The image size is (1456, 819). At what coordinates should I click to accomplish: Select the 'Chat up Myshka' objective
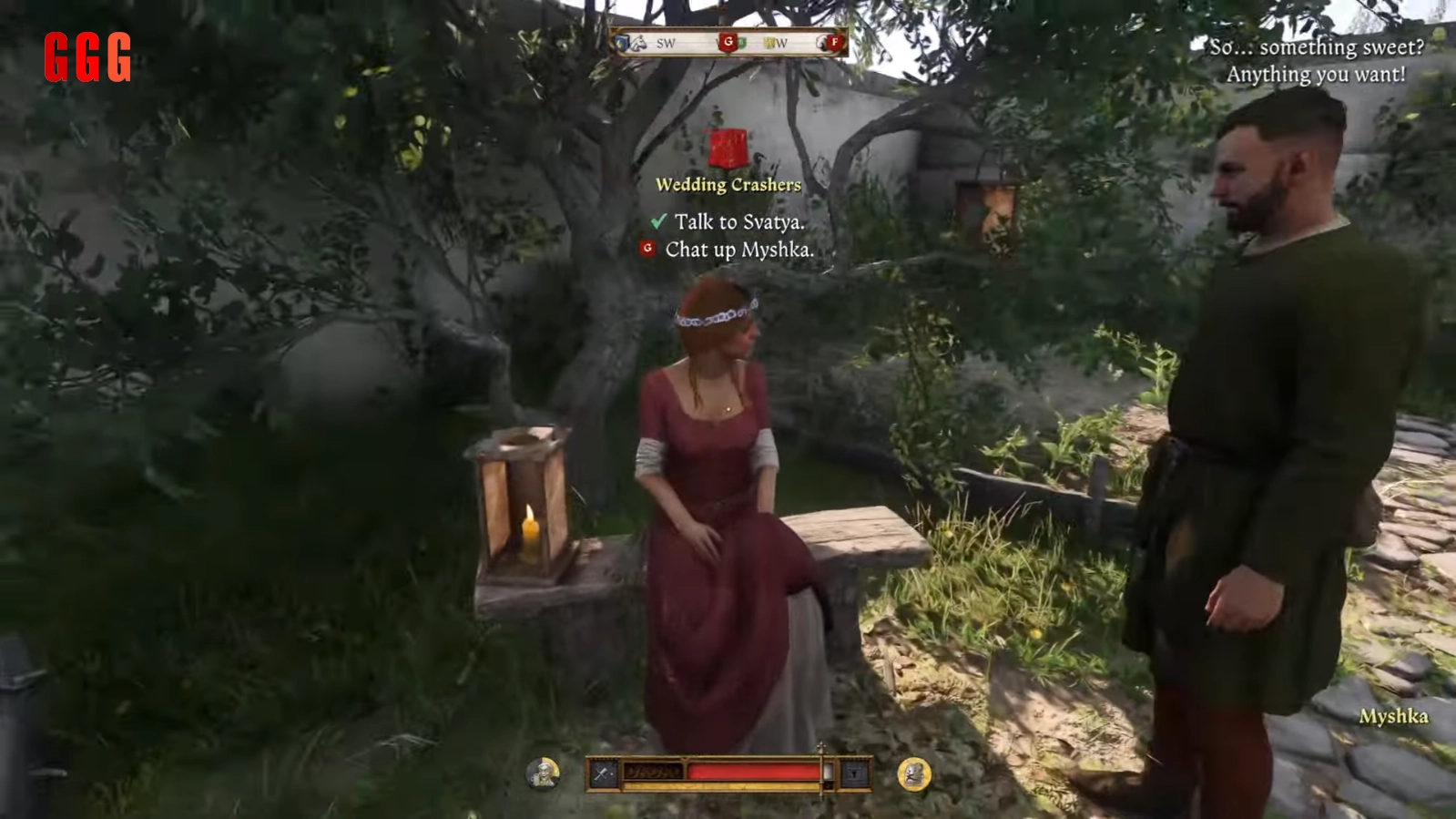738,250
